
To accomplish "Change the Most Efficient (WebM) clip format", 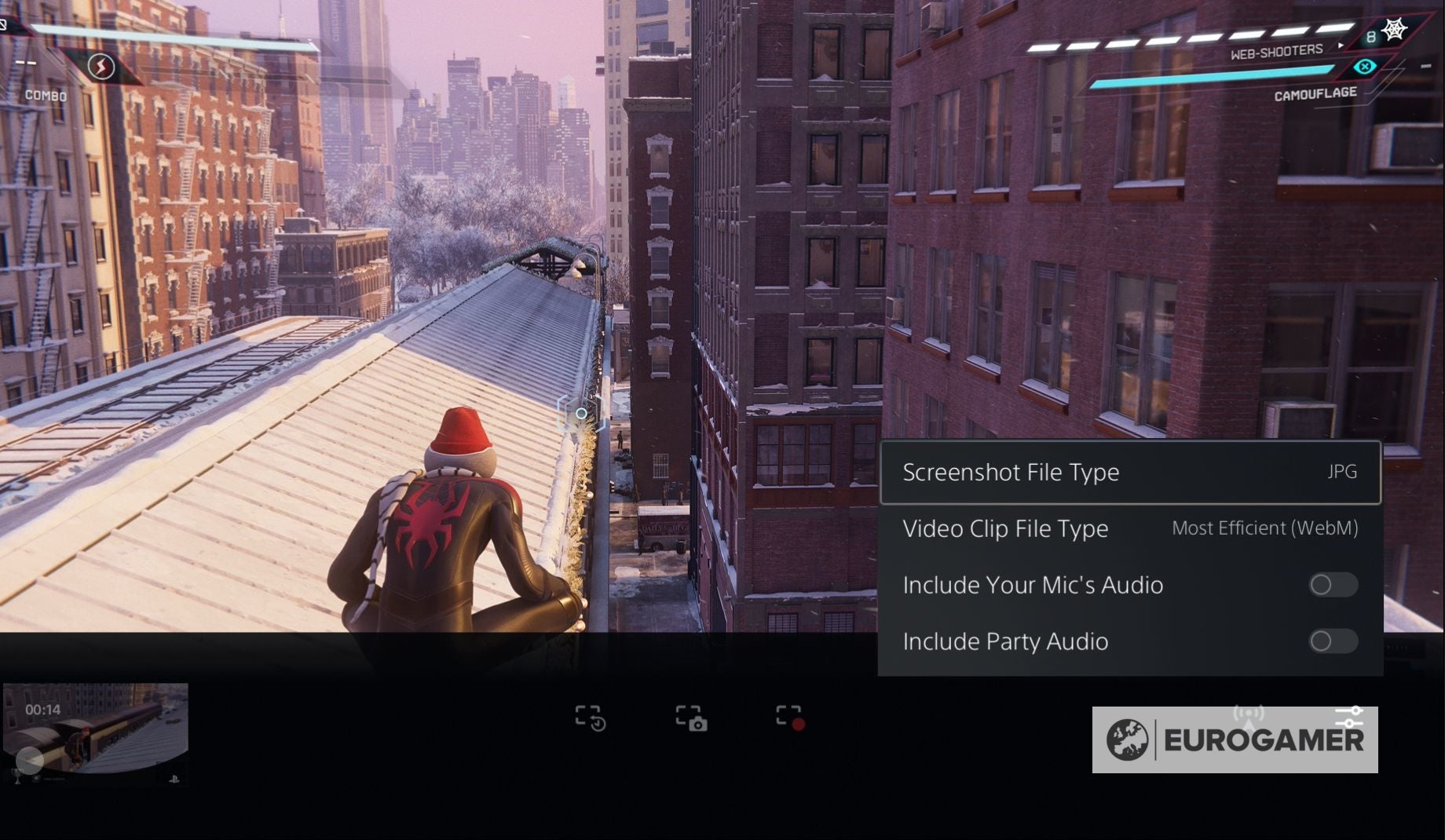I will click(1264, 528).
